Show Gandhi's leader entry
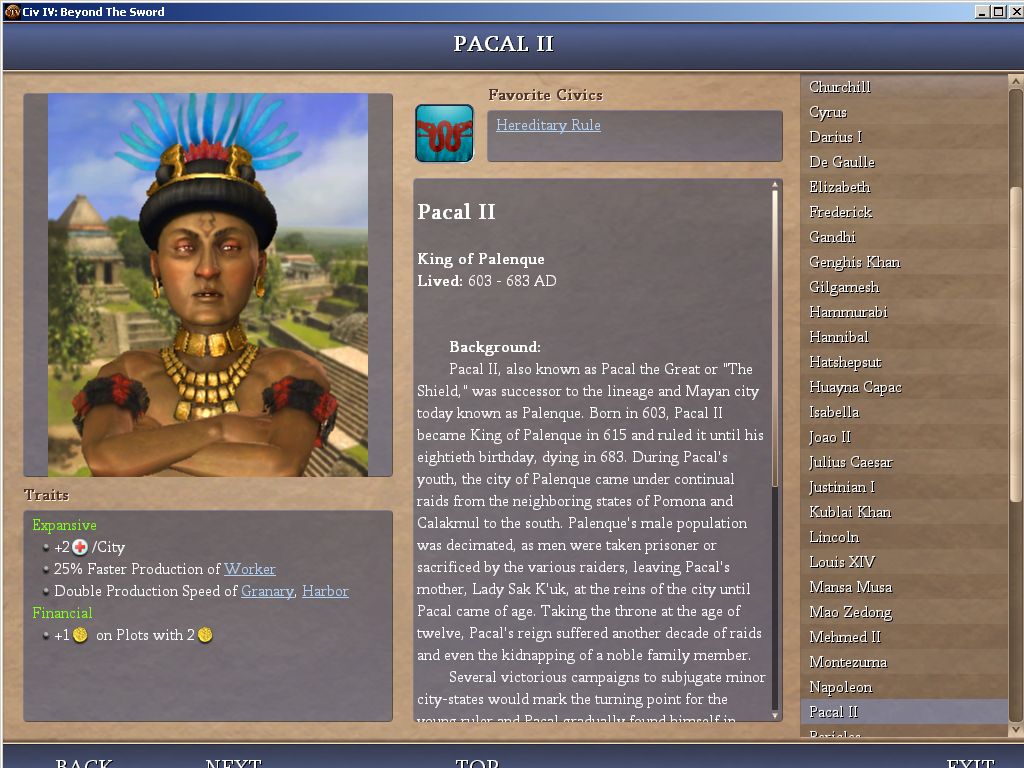Screen dimensions: 1024x768 832,237
